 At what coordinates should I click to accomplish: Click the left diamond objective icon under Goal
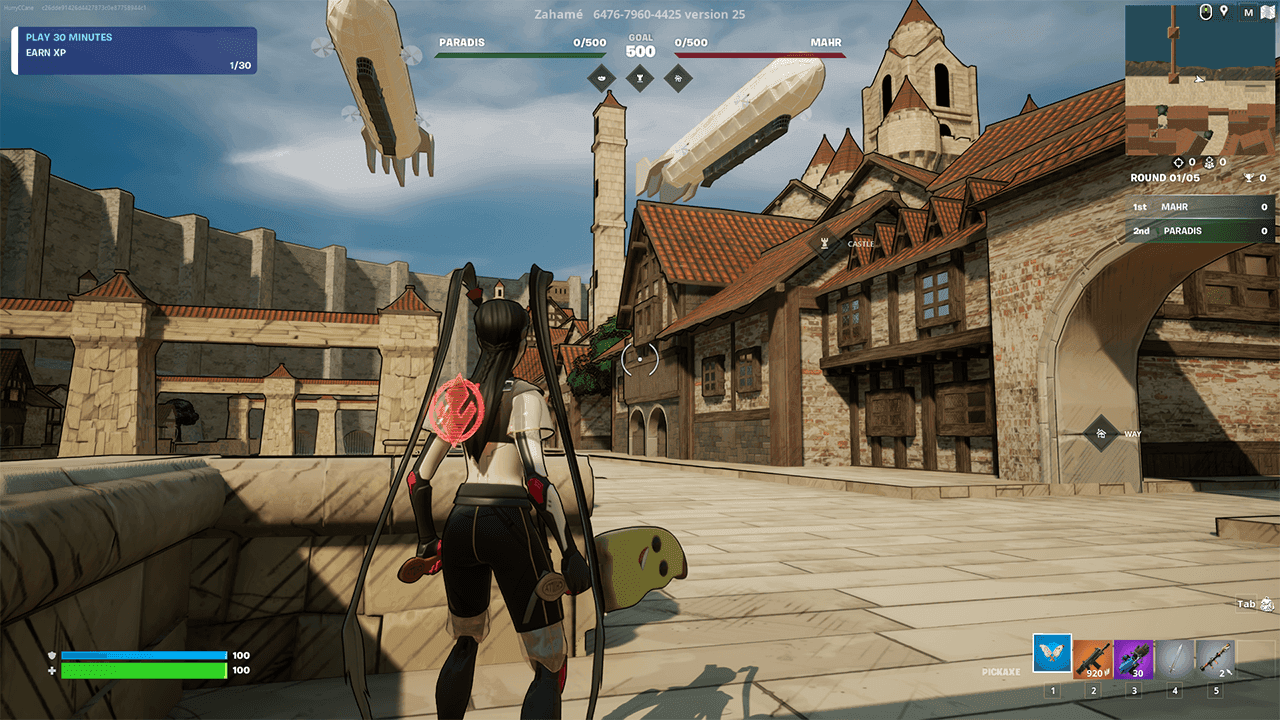pyautogui.click(x=602, y=77)
